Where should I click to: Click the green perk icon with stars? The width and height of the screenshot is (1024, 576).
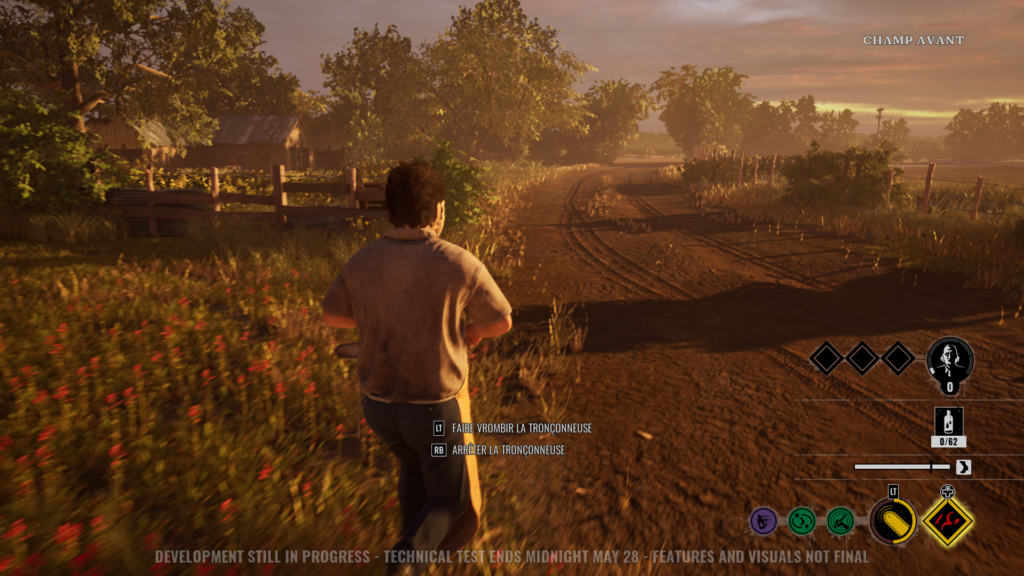801,520
